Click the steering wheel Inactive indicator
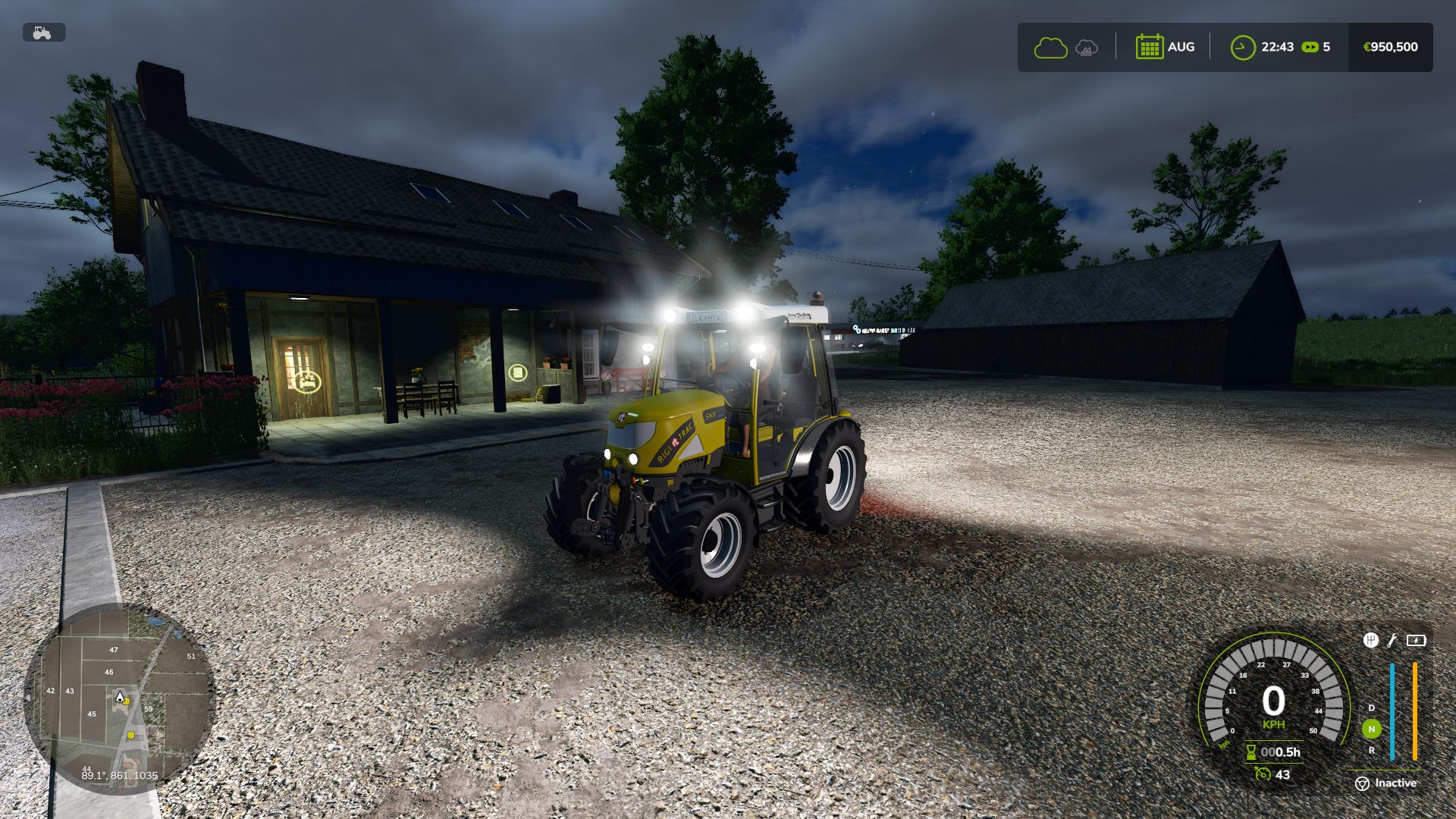 click(1362, 783)
